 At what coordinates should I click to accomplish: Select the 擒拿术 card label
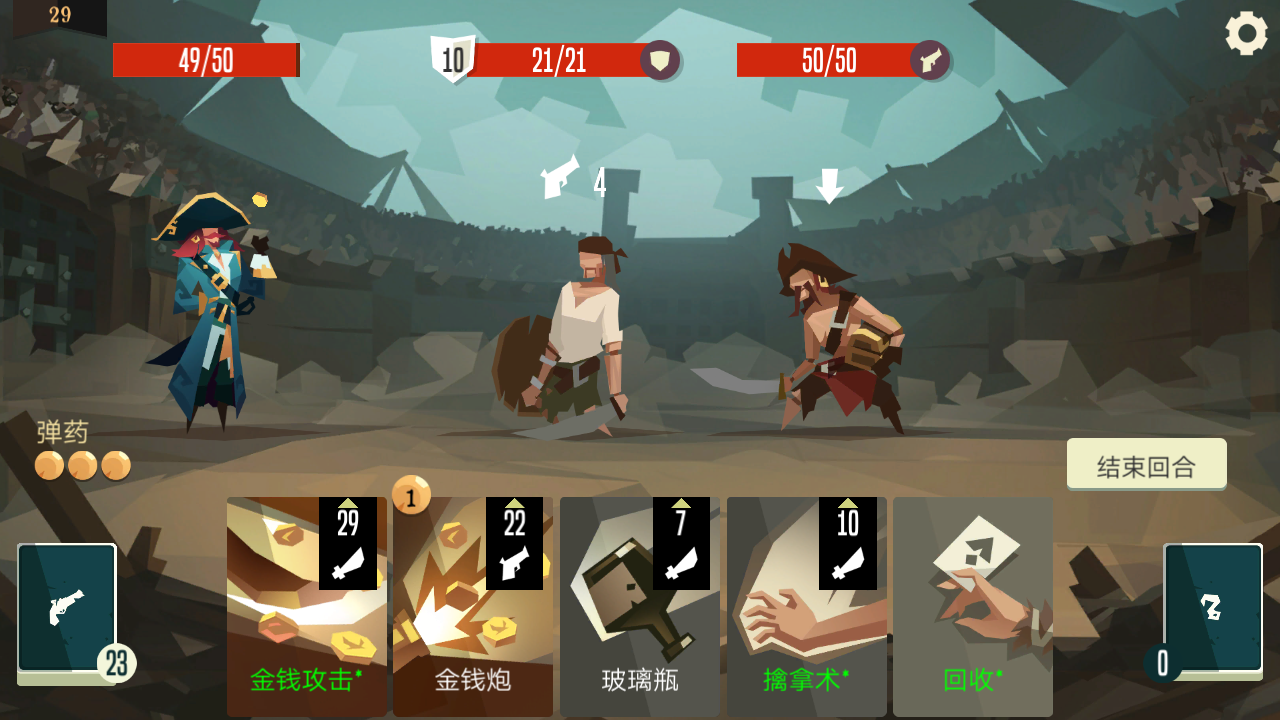[x=805, y=676]
